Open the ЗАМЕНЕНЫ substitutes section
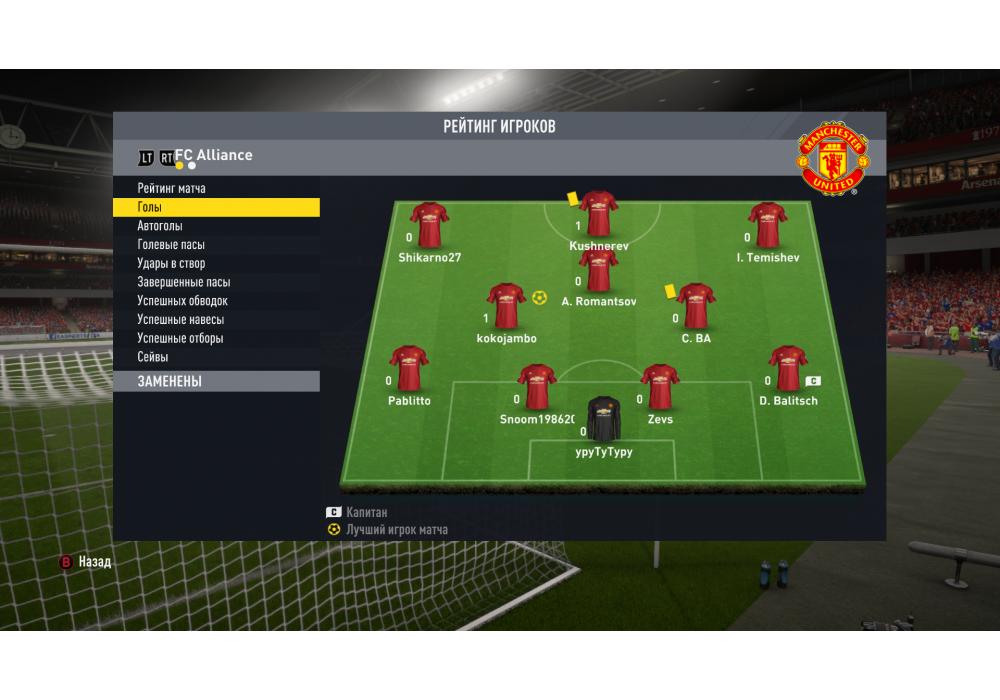 (215, 381)
